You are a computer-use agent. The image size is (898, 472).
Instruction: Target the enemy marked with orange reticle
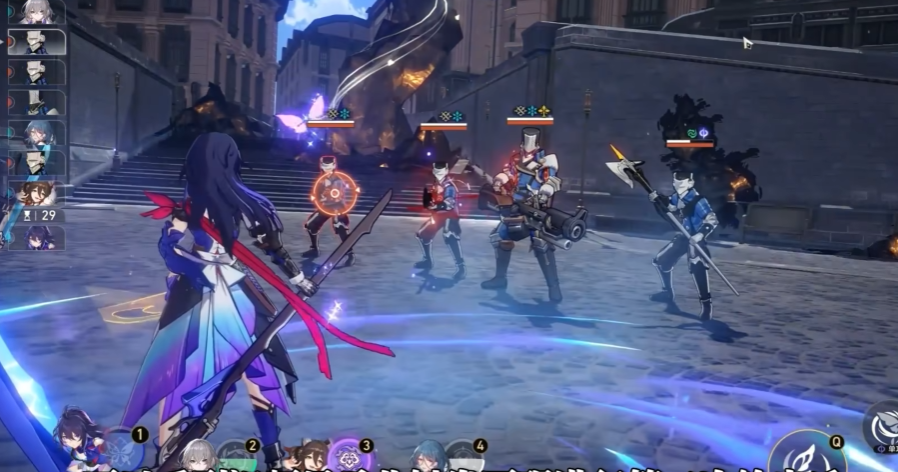tap(331, 192)
